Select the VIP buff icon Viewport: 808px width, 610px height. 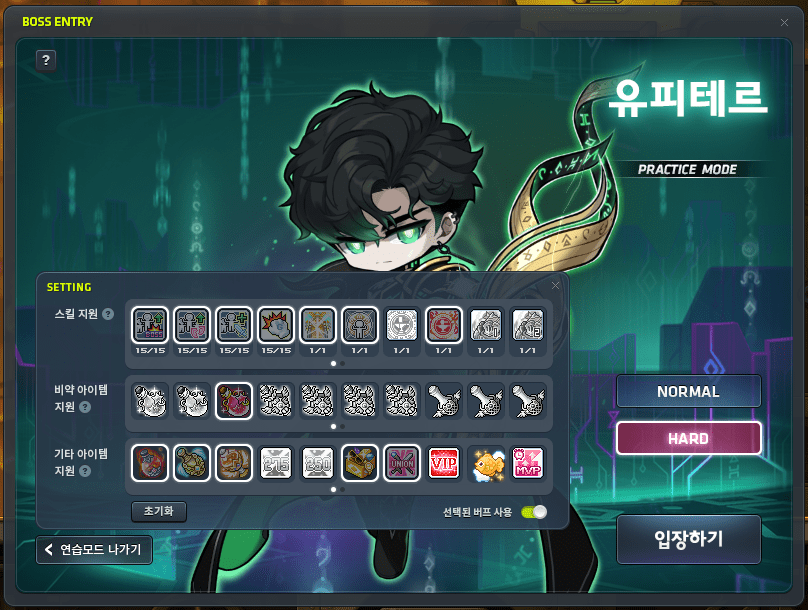[443, 462]
